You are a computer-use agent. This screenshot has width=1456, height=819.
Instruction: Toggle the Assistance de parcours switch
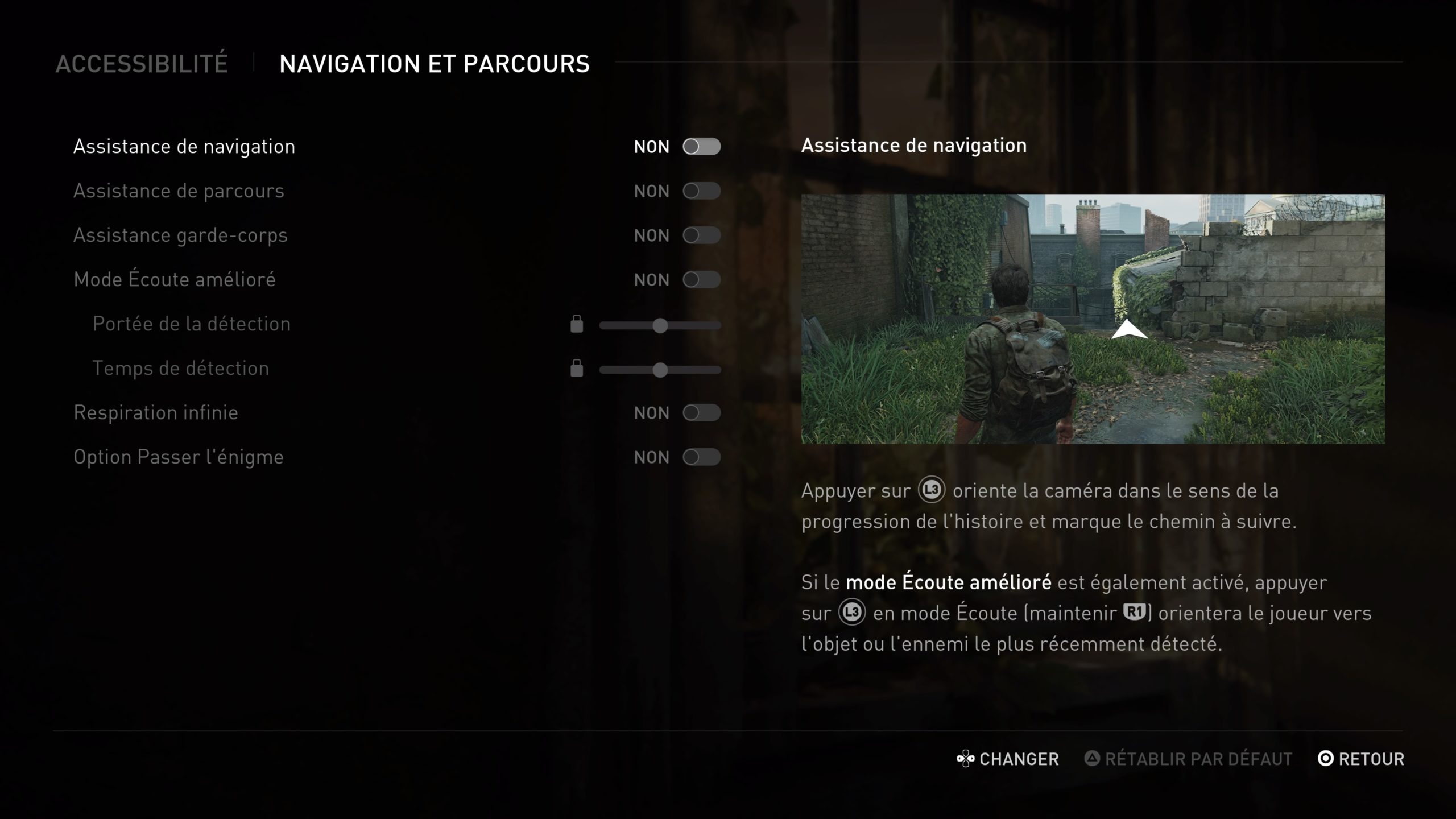coord(701,191)
